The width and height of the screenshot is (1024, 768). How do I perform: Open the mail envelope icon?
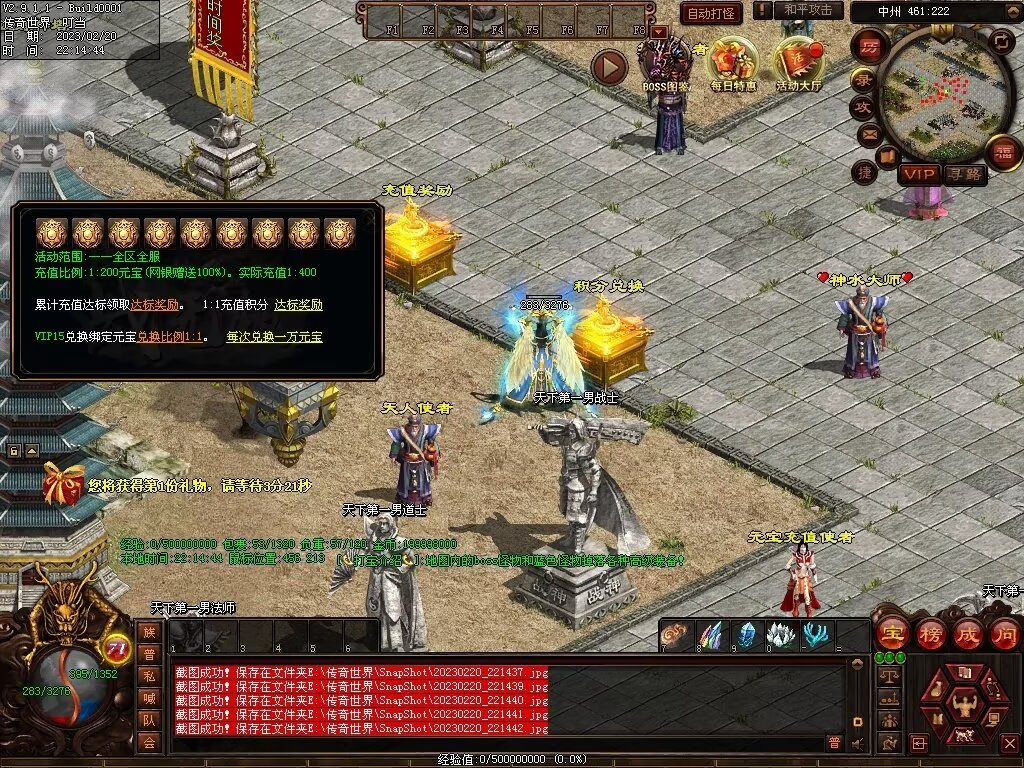click(869, 133)
